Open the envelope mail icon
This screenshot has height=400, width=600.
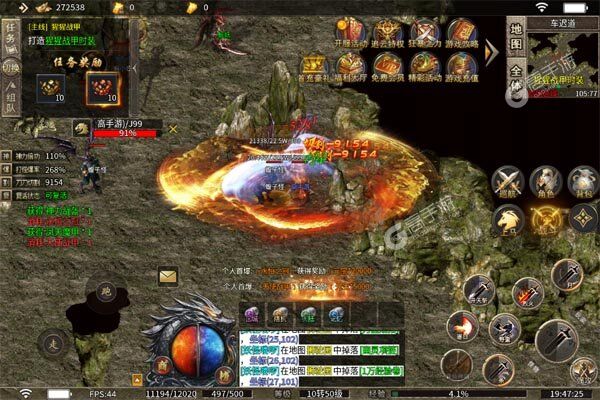pos(167,277)
